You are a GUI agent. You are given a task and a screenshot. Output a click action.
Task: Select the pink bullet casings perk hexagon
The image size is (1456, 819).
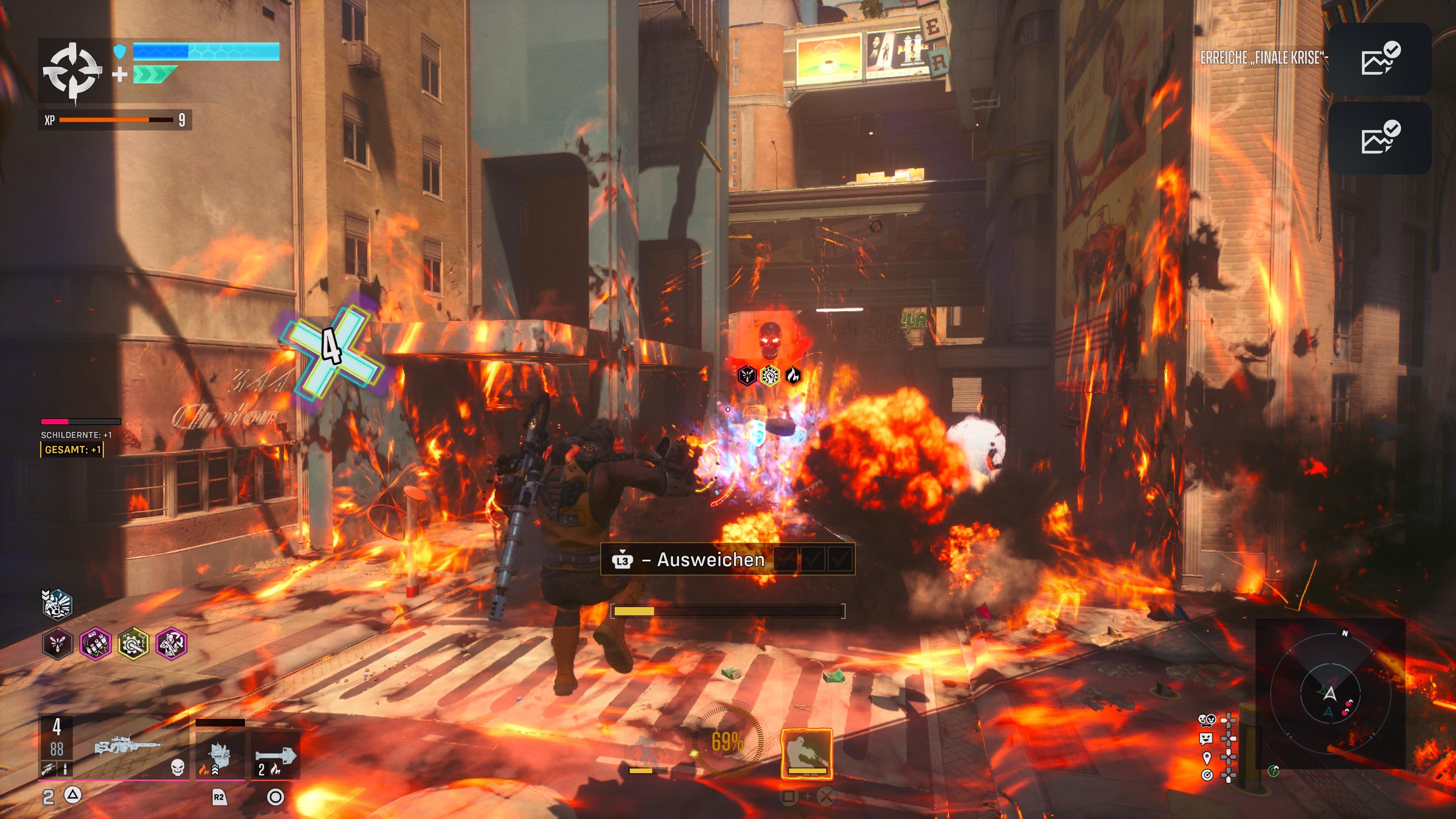coord(95,644)
